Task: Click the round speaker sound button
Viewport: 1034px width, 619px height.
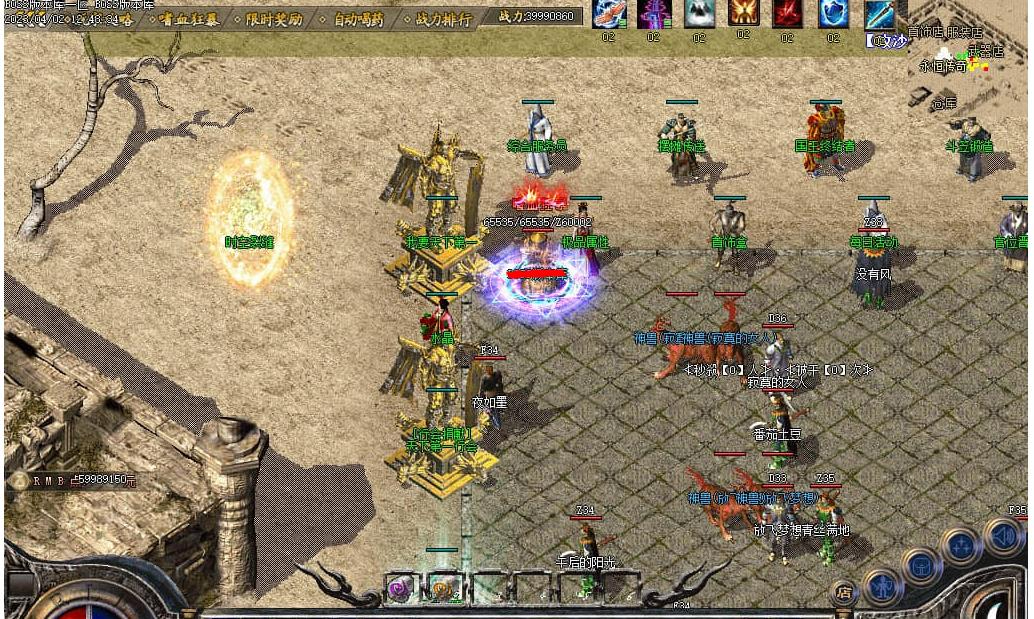Action: (x=1003, y=537)
